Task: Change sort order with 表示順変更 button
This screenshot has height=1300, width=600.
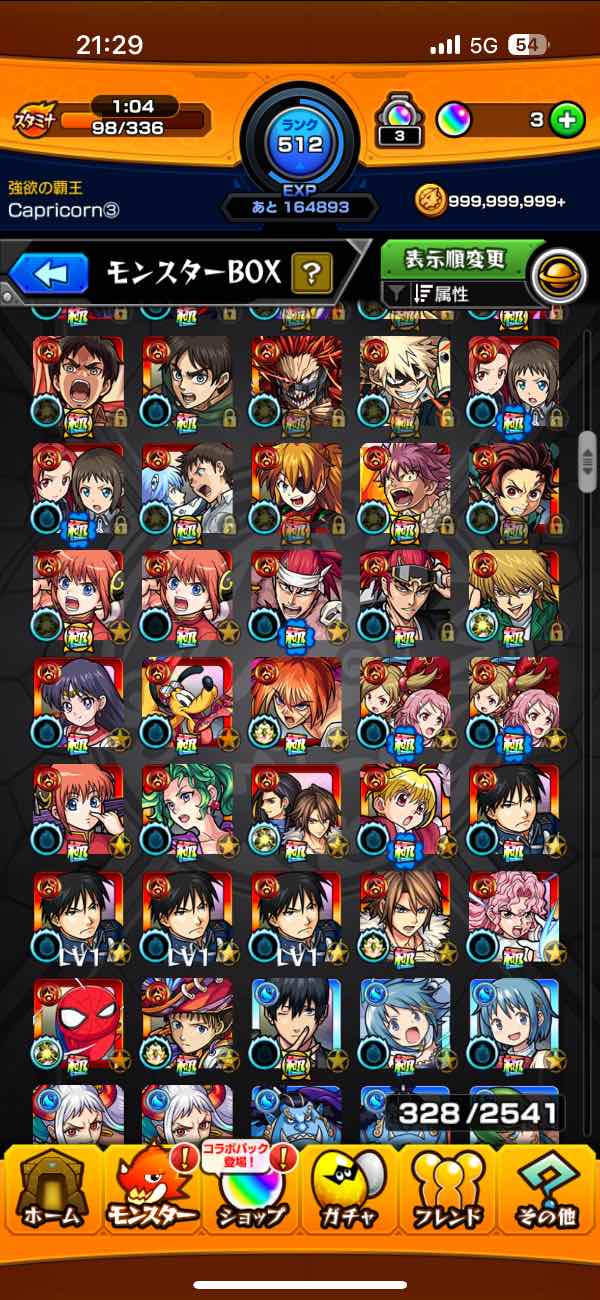Action: (453, 260)
